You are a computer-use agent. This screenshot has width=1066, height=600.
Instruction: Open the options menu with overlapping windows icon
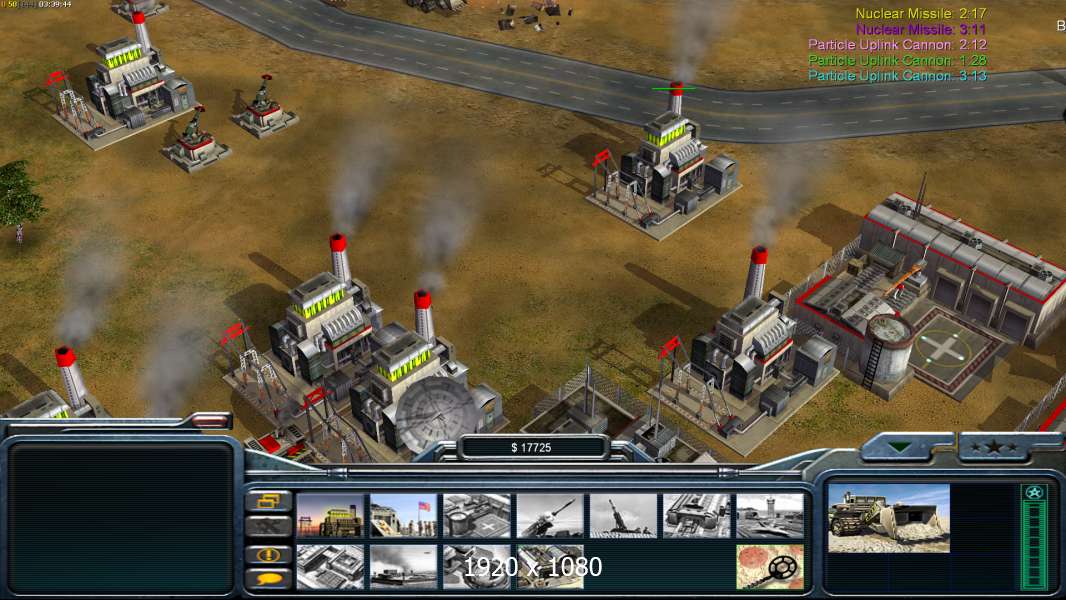(269, 502)
